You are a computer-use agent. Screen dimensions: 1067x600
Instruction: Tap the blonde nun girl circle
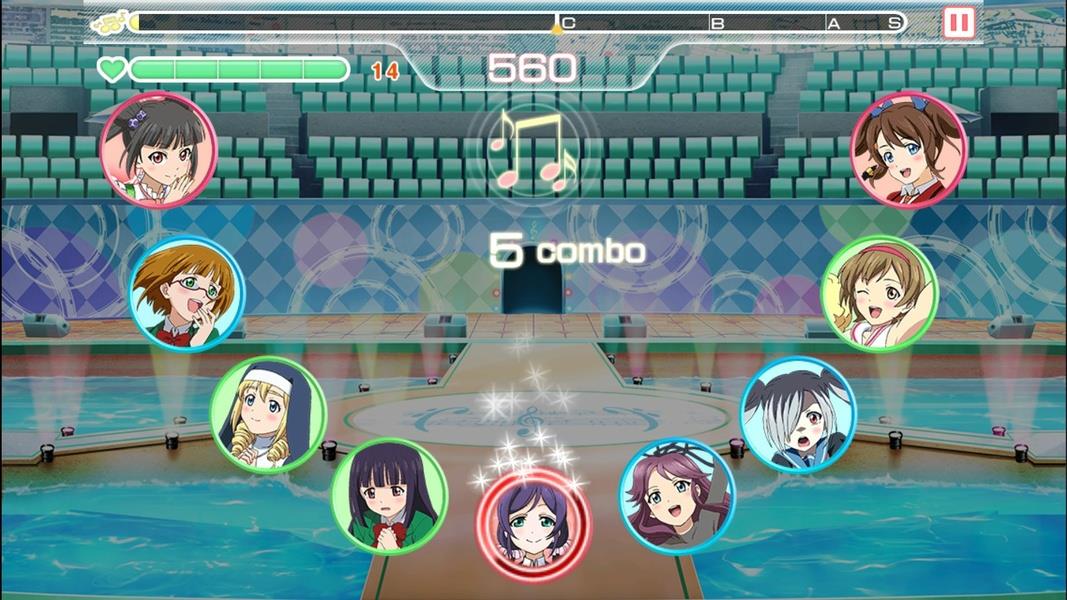(x=268, y=414)
